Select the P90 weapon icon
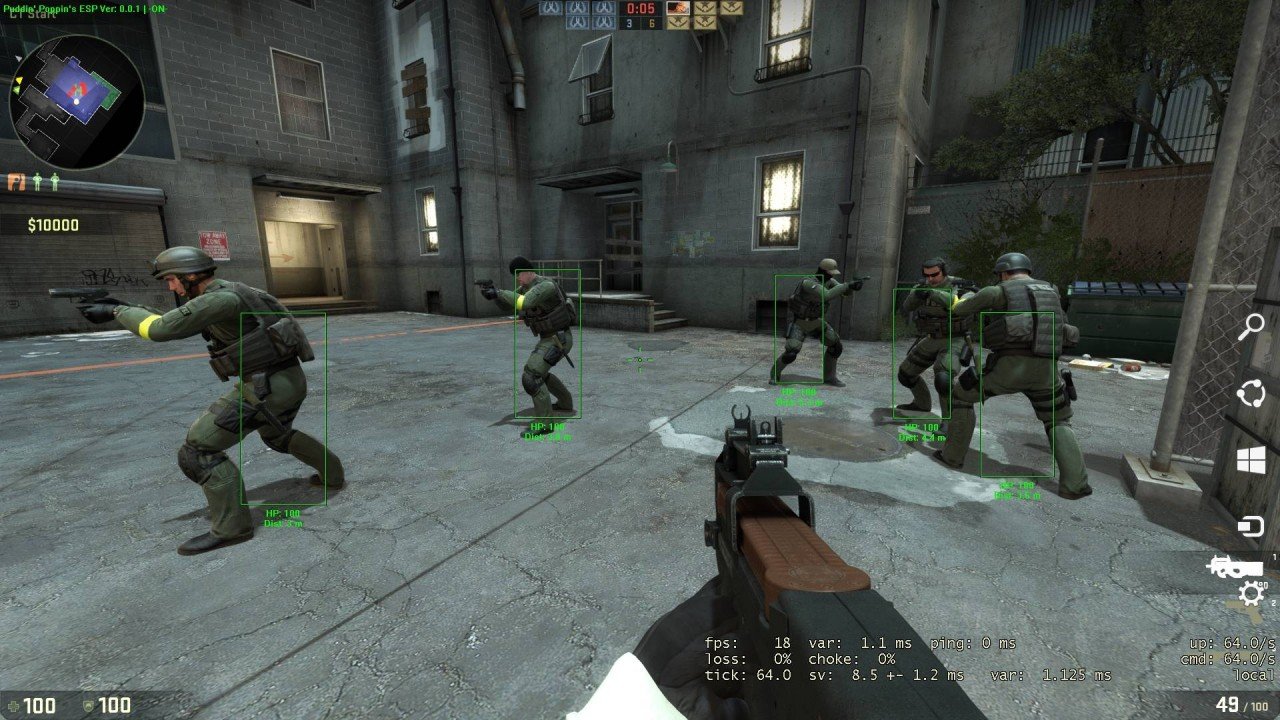This screenshot has width=1280, height=720. coord(1236,567)
